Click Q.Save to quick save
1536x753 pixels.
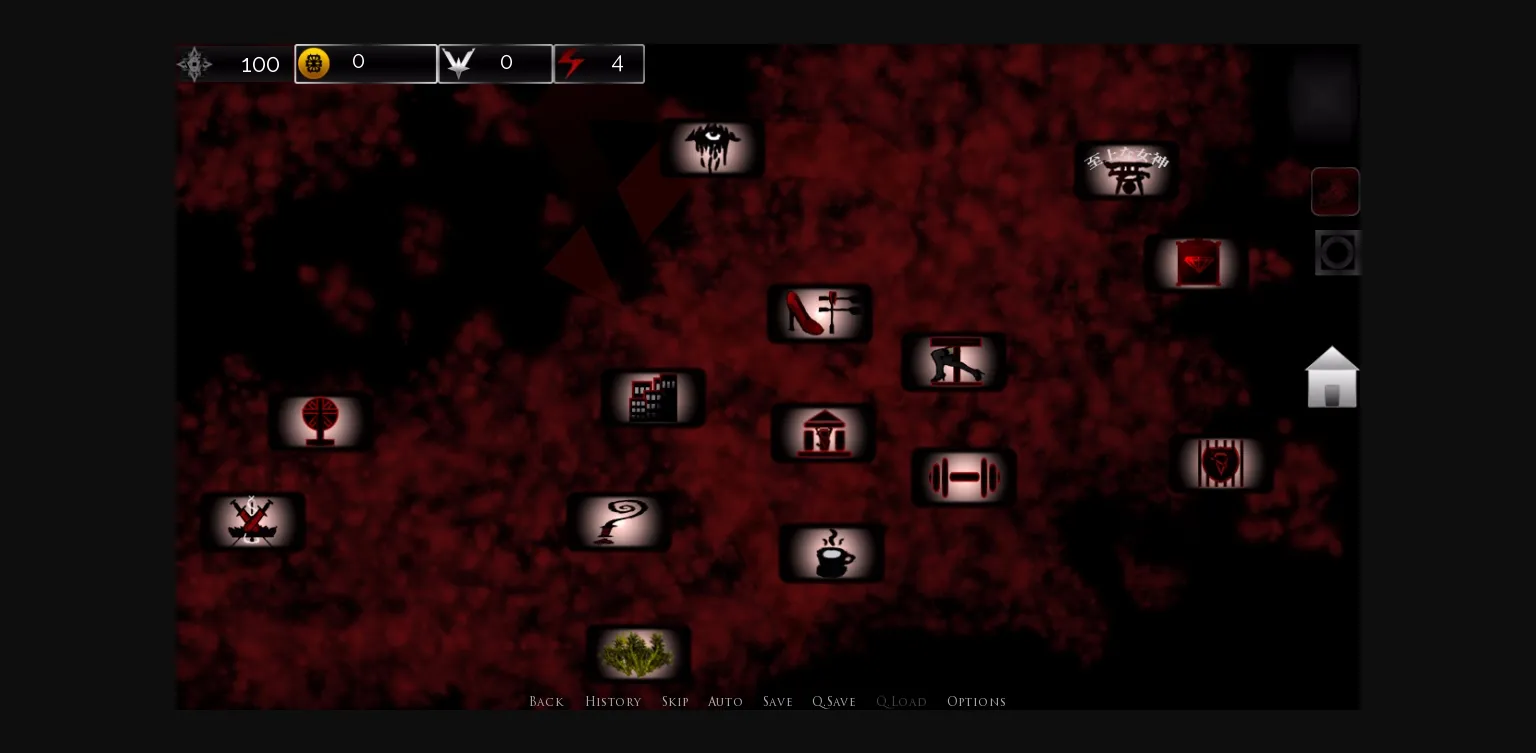(x=833, y=701)
